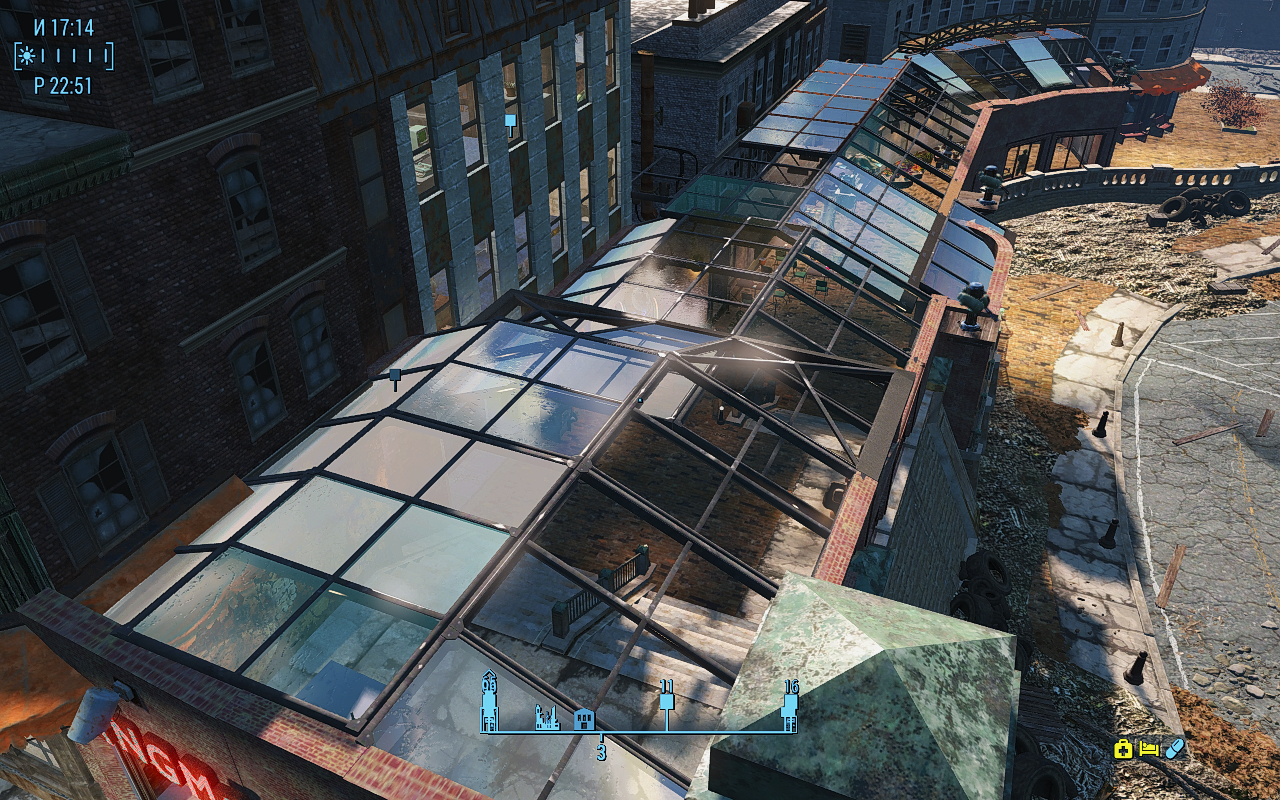1280x800 pixels.
Task: Select the blue pill capsule icon
Action: click(x=1174, y=748)
